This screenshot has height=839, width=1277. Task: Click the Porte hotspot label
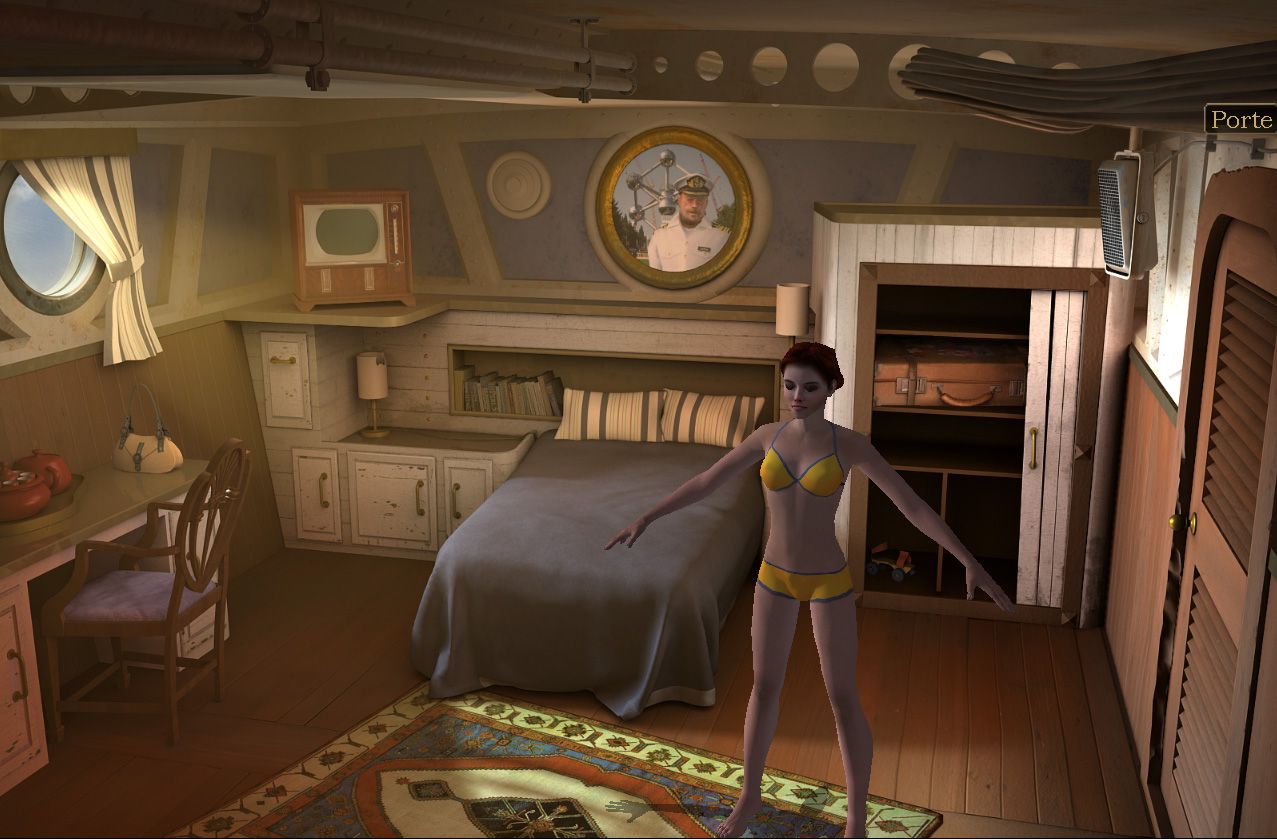[x=1240, y=120]
